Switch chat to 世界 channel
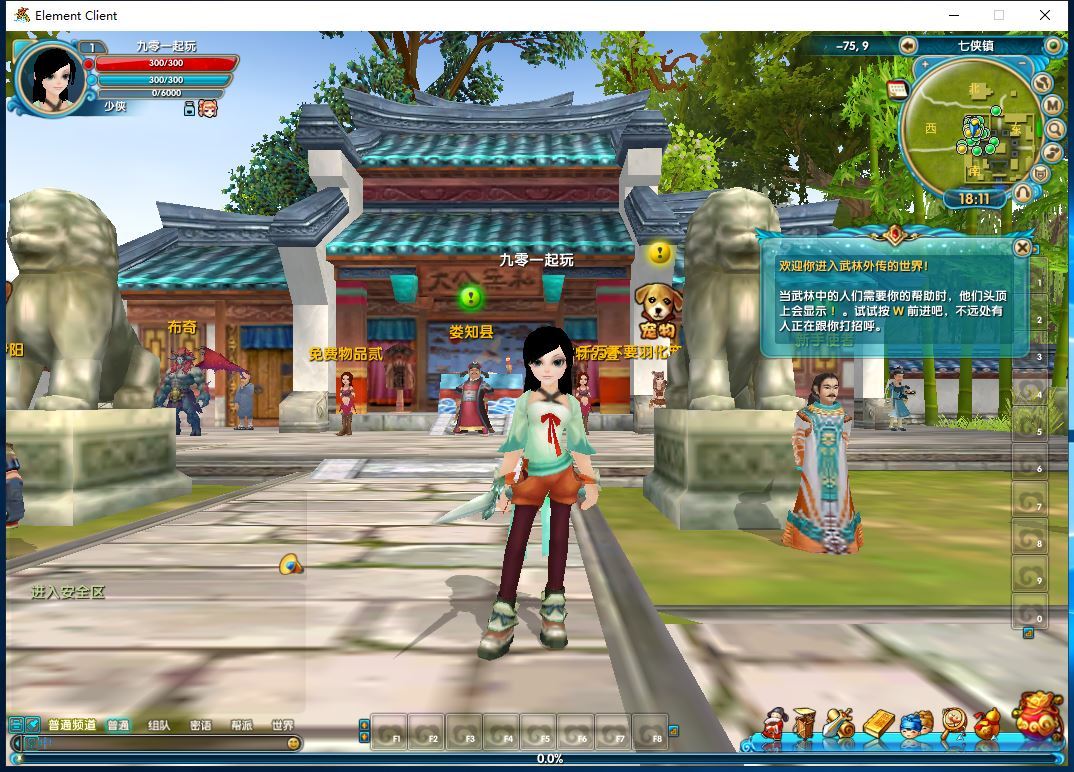The image size is (1074, 772). 283,725
